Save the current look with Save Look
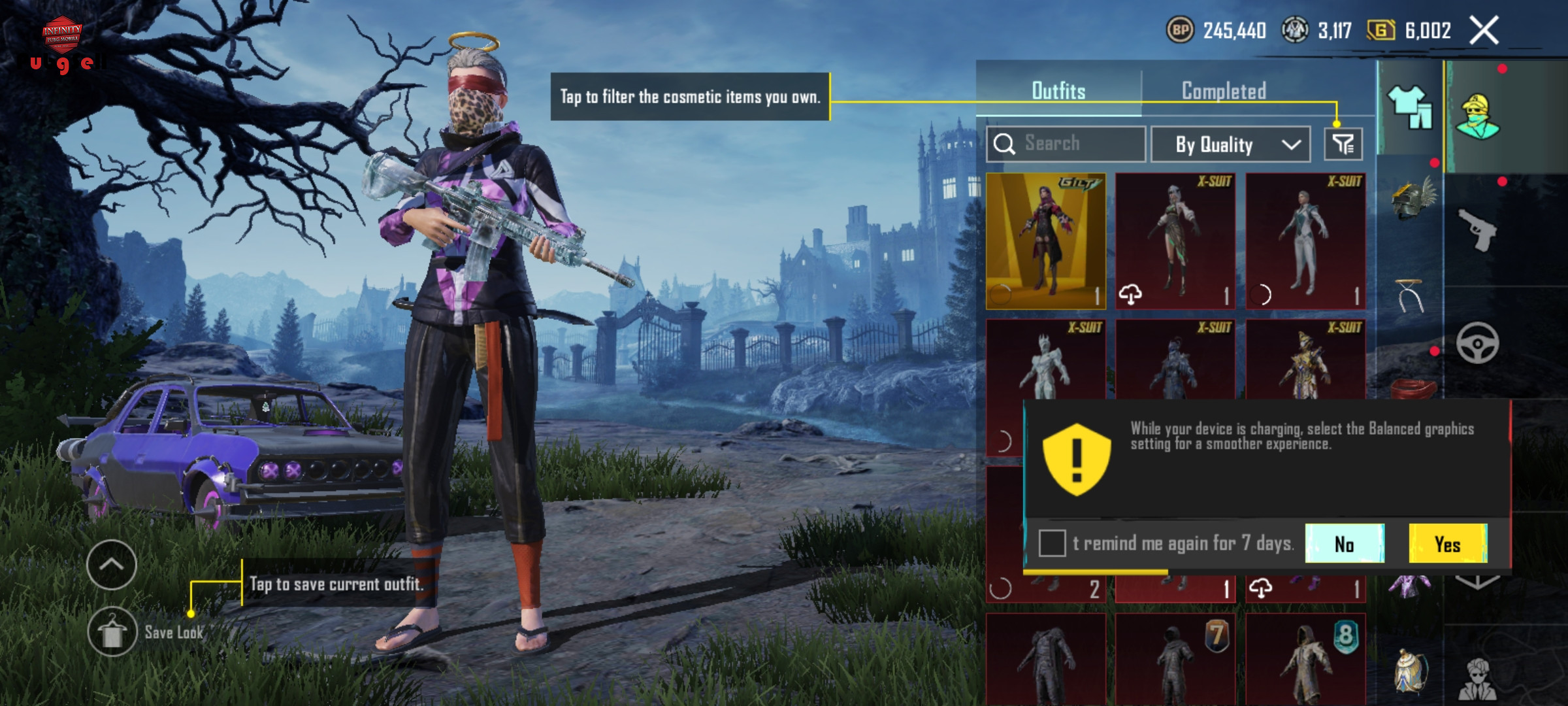 pyautogui.click(x=112, y=632)
